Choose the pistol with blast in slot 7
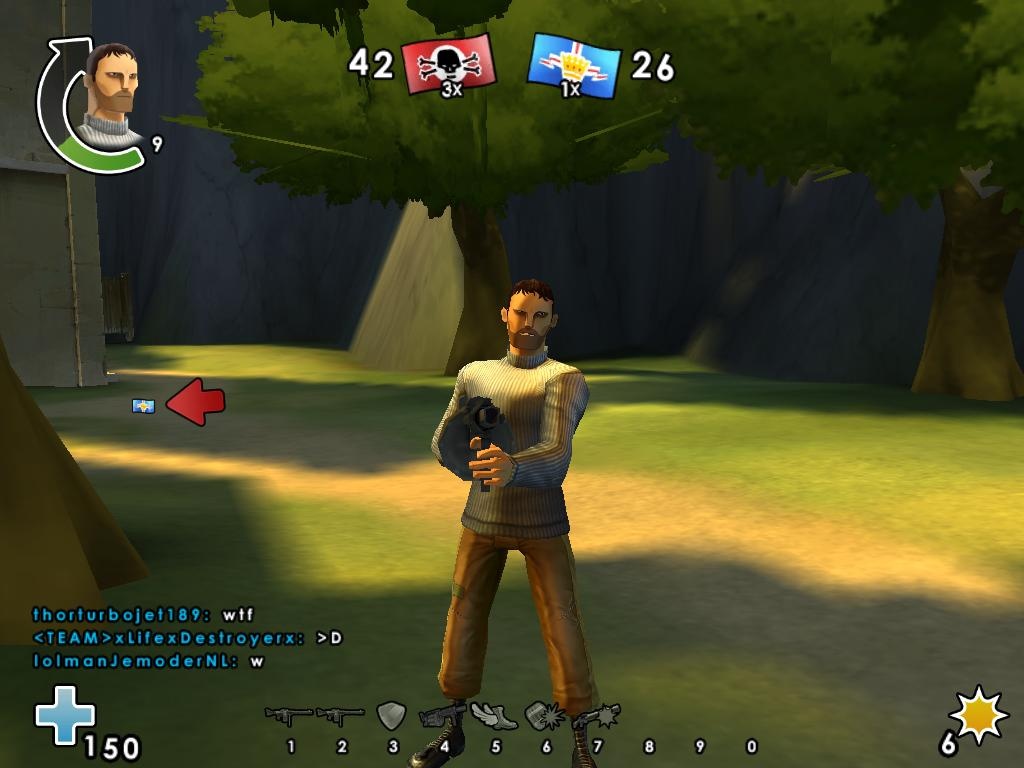 [596, 716]
